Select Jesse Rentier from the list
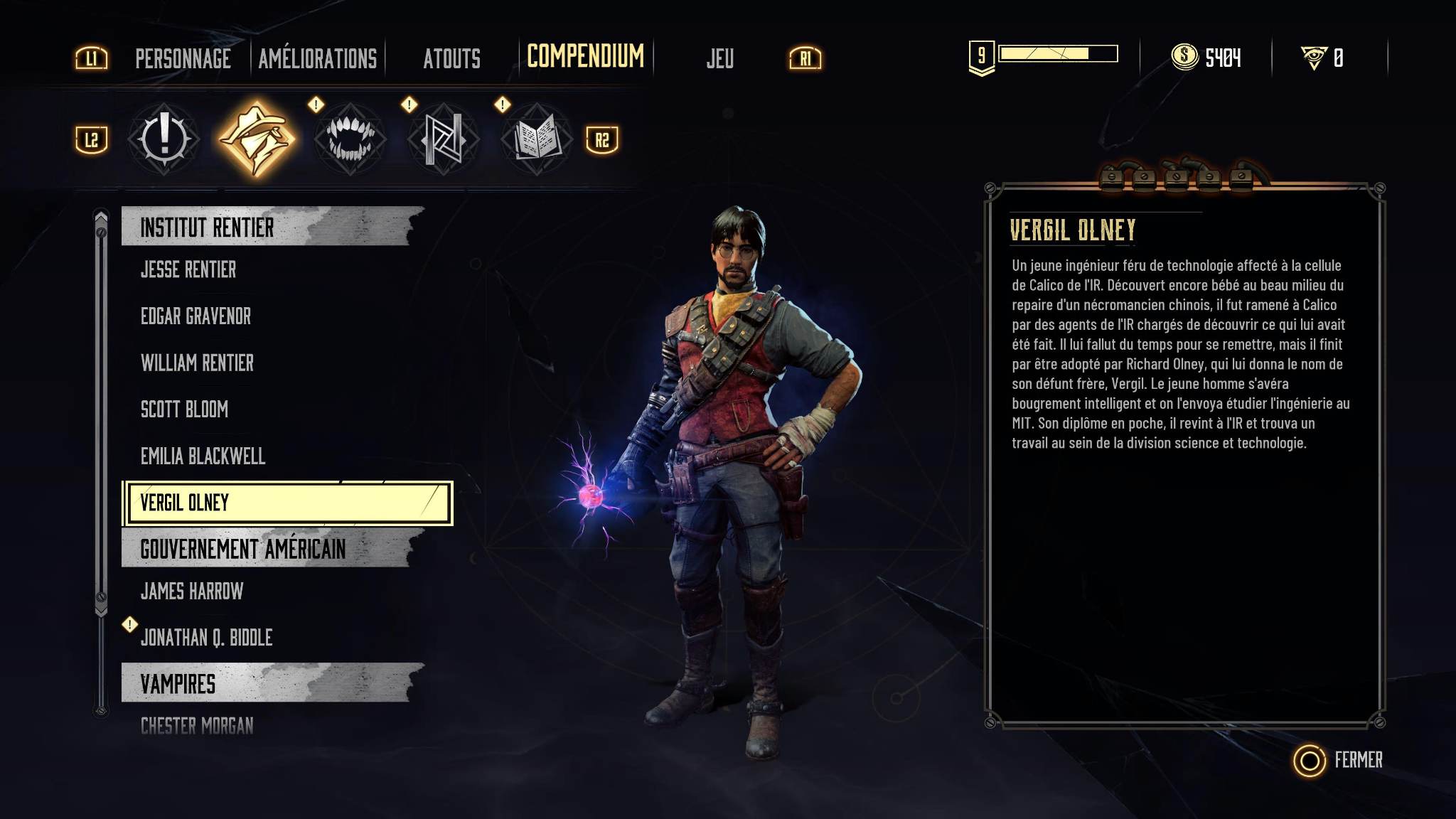The height and width of the screenshot is (819, 1456). click(x=188, y=269)
